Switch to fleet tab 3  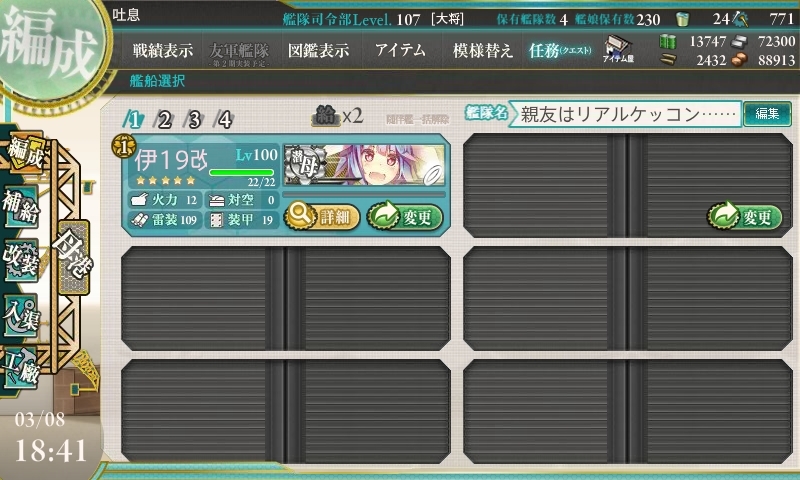194,119
